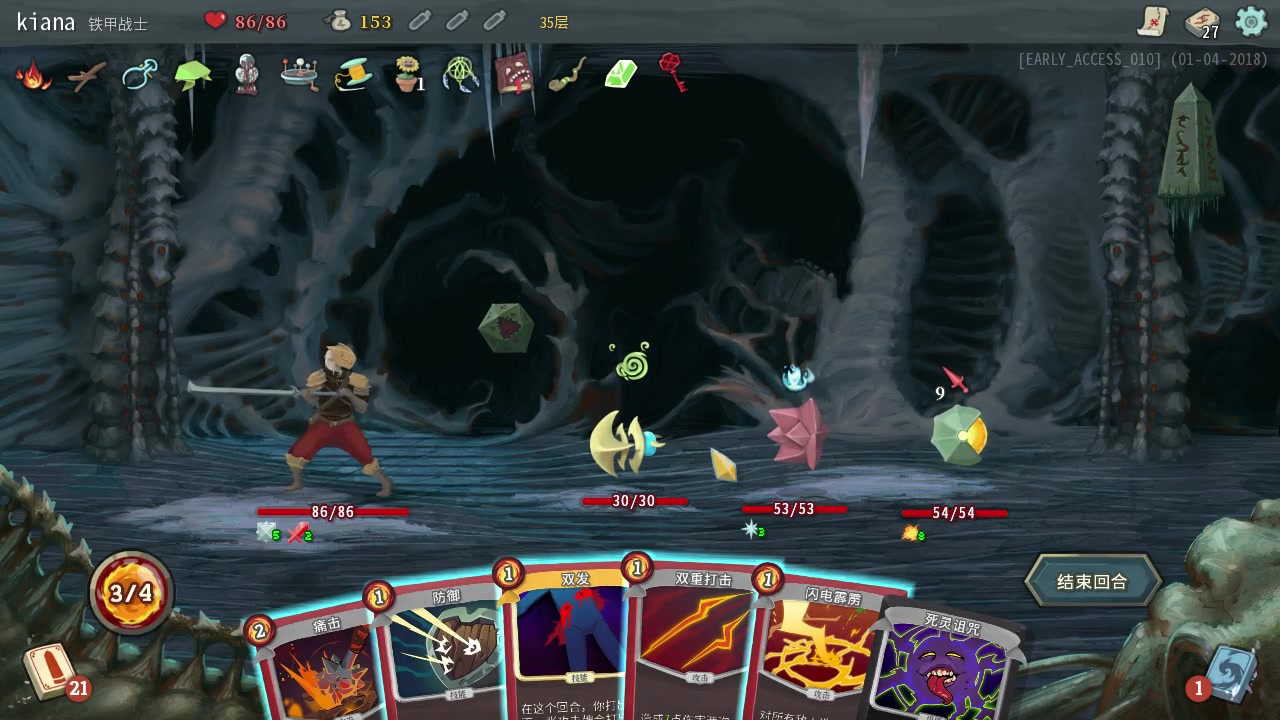Inspect the sunflower pot relic
The width and height of the screenshot is (1280, 720).
coord(406,74)
